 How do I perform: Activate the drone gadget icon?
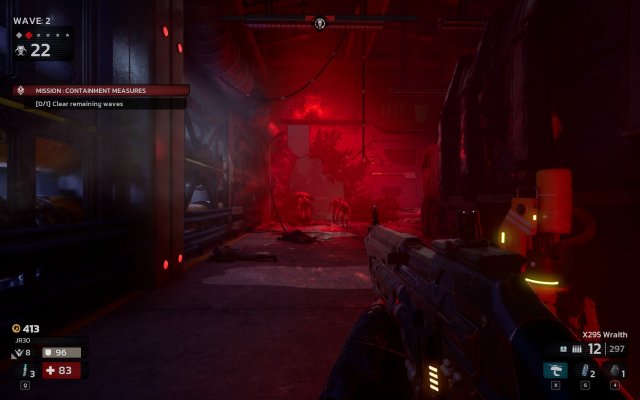click(554, 371)
